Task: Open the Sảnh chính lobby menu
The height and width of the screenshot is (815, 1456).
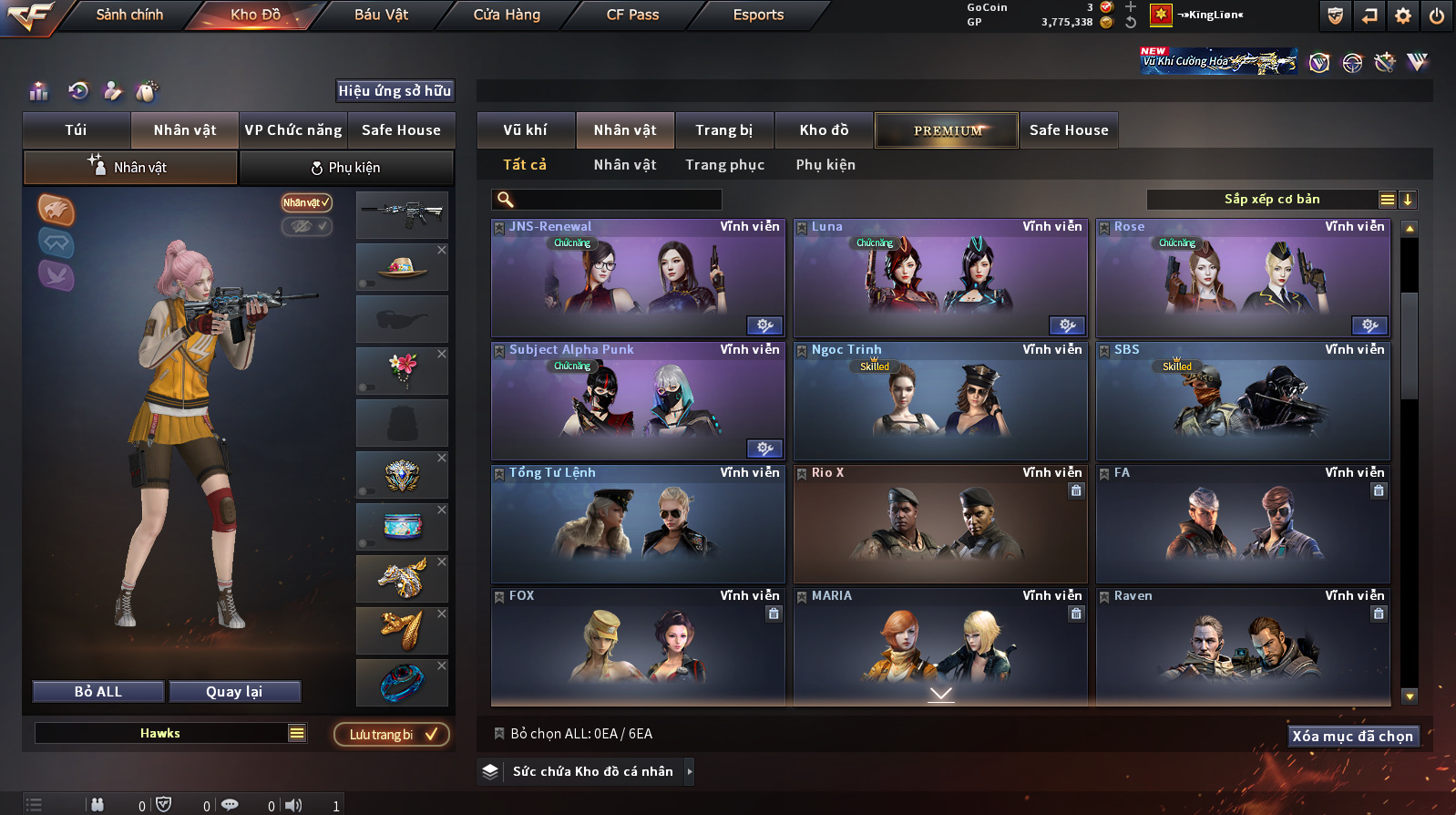Action: tap(129, 15)
